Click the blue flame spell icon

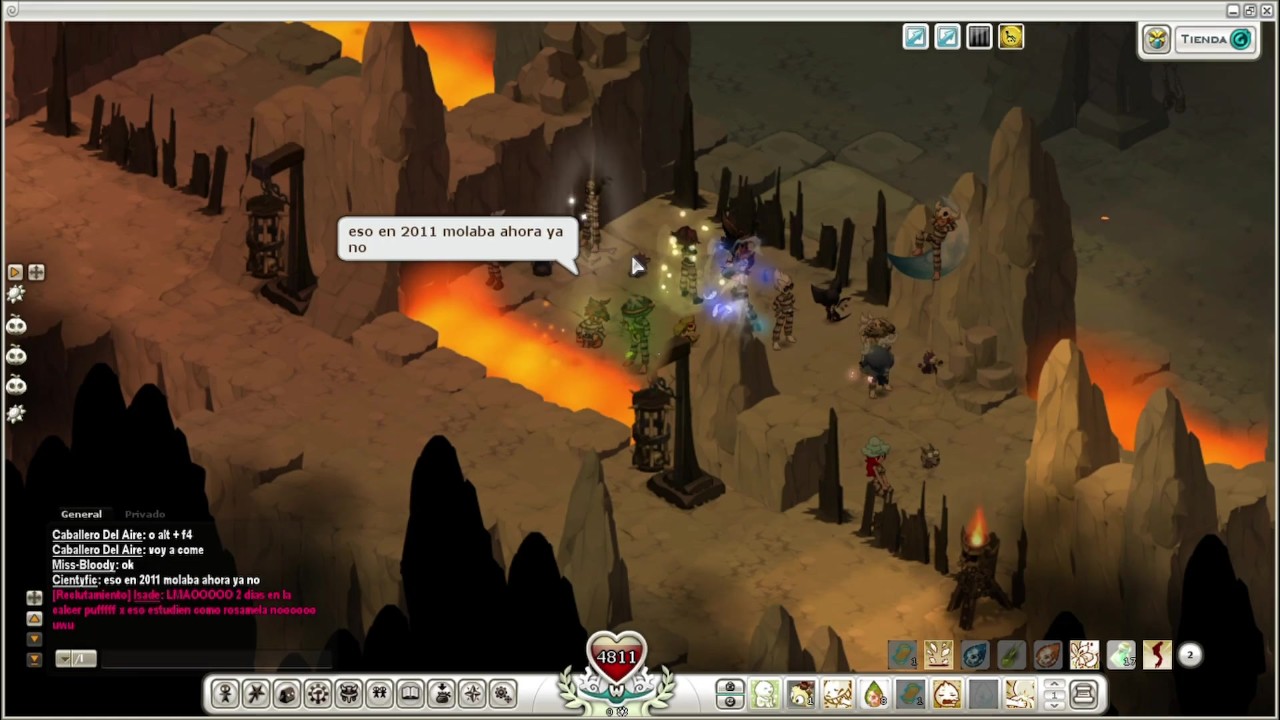975,655
